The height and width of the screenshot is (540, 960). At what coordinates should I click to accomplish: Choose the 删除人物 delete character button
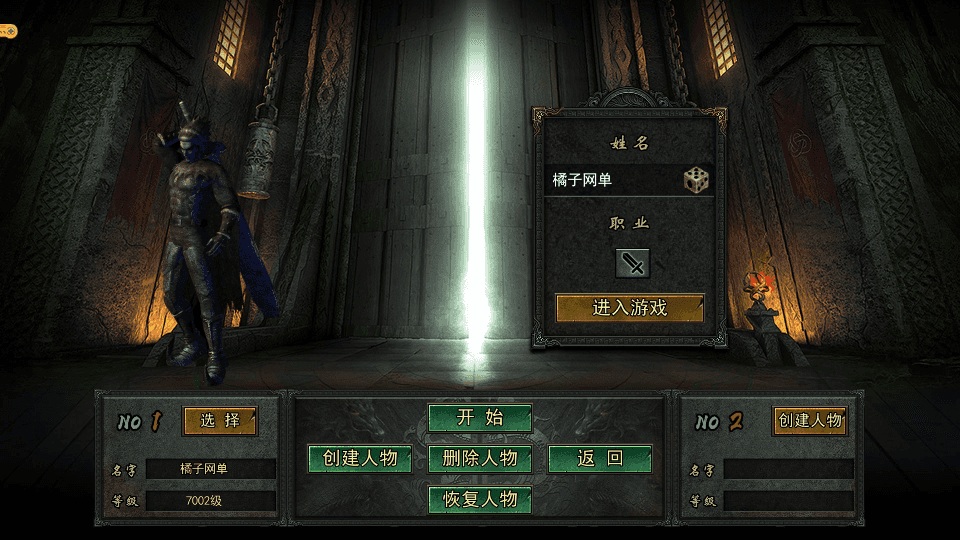(x=480, y=459)
